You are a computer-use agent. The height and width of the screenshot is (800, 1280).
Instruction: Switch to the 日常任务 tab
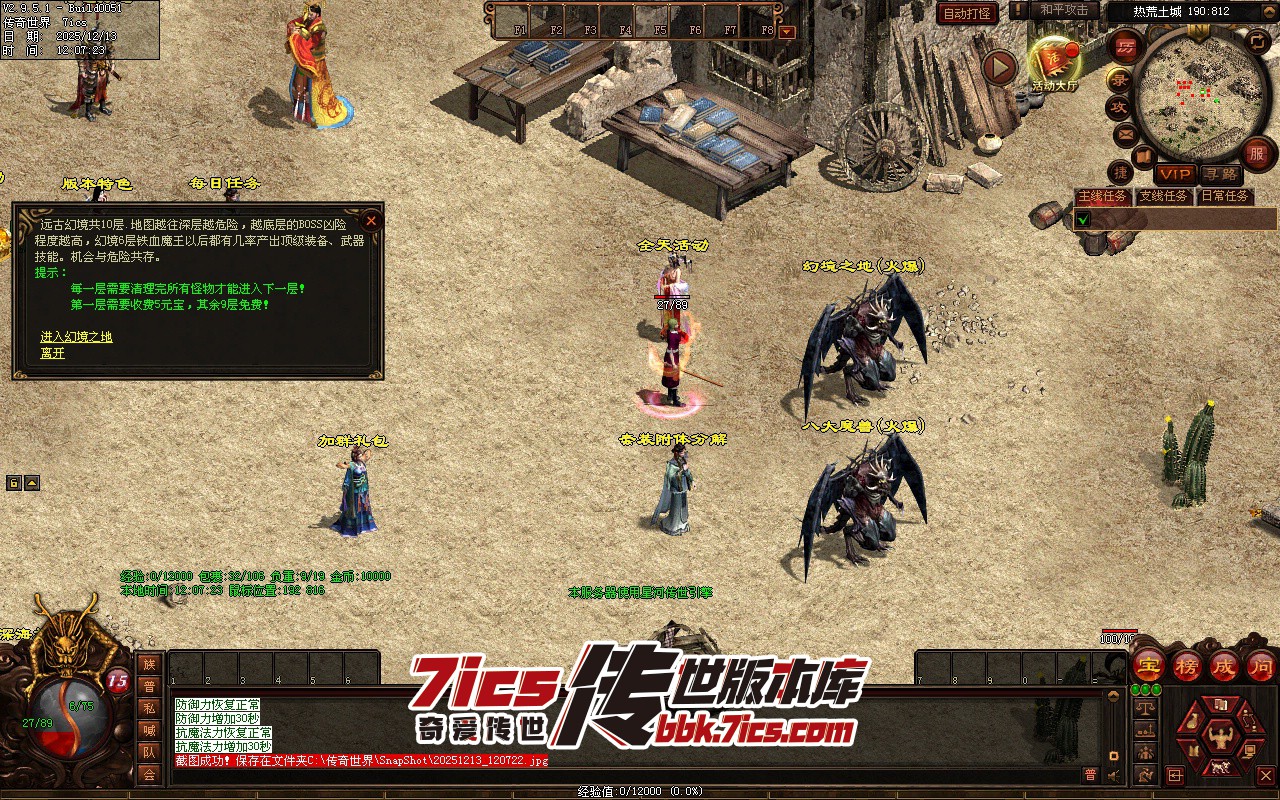pos(1225,196)
